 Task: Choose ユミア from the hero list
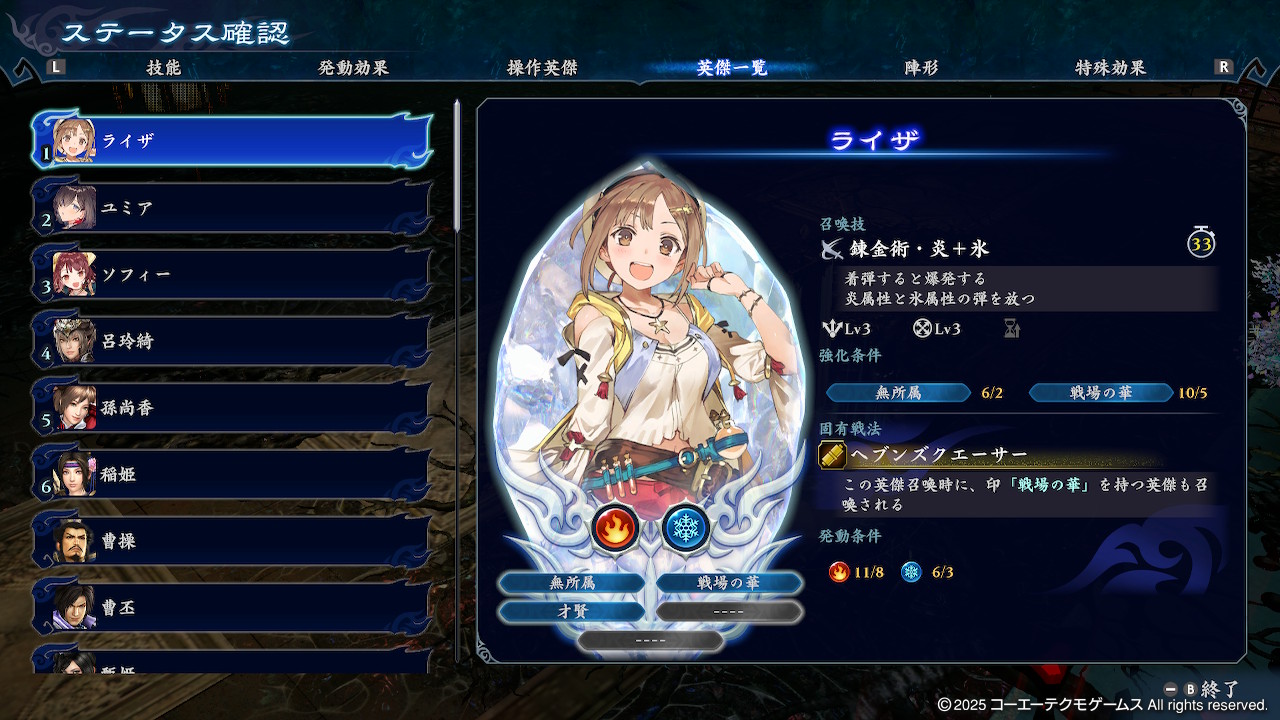coord(232,208)
